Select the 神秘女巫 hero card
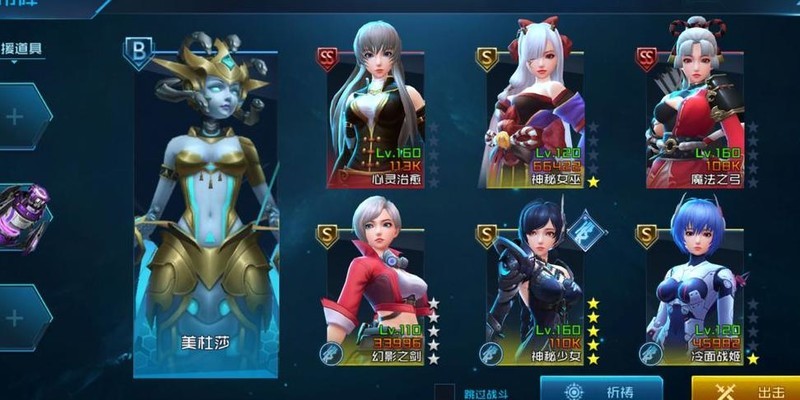 coord(537,115)
